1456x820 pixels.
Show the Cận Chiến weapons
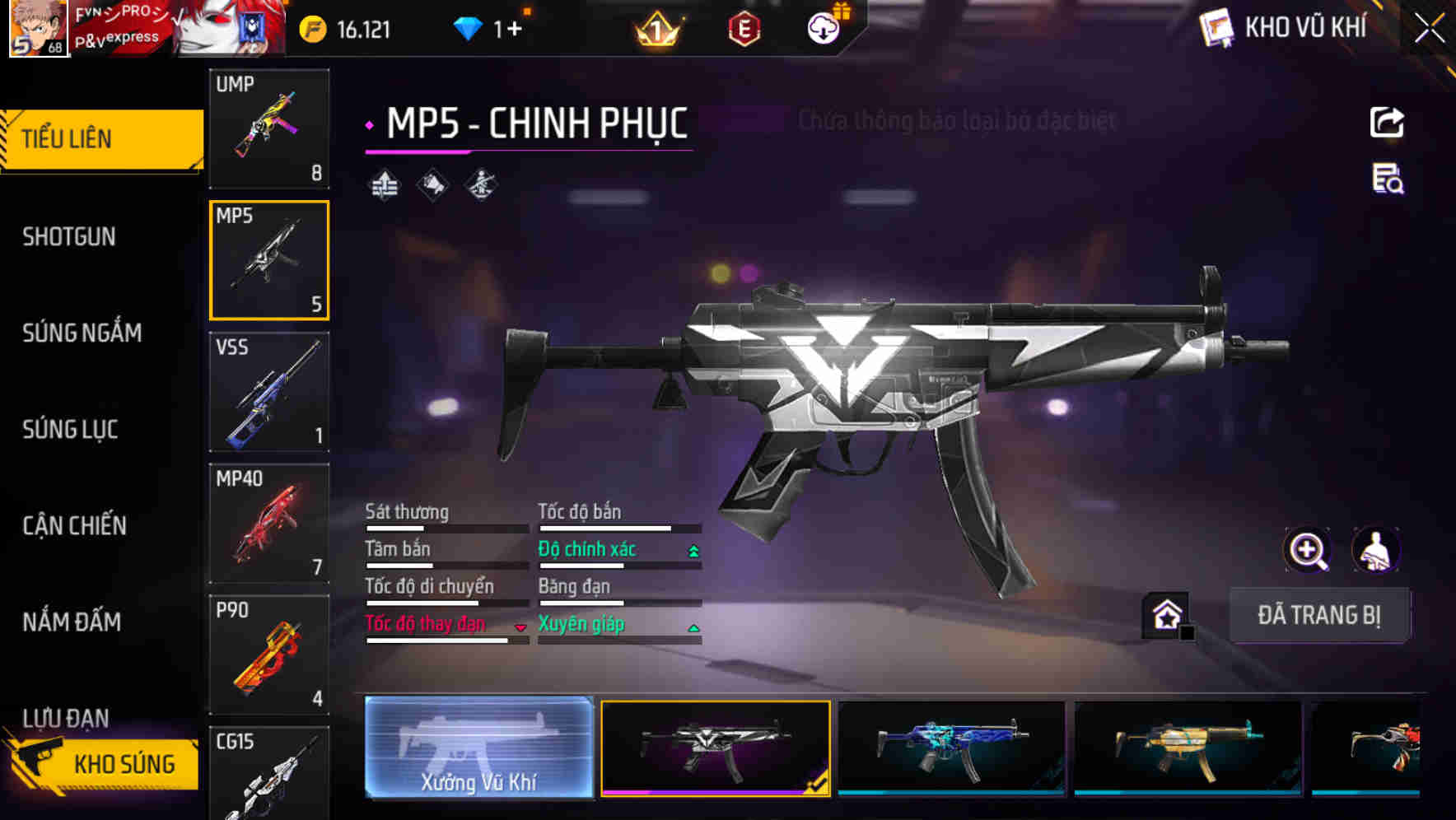click(74, 526)
